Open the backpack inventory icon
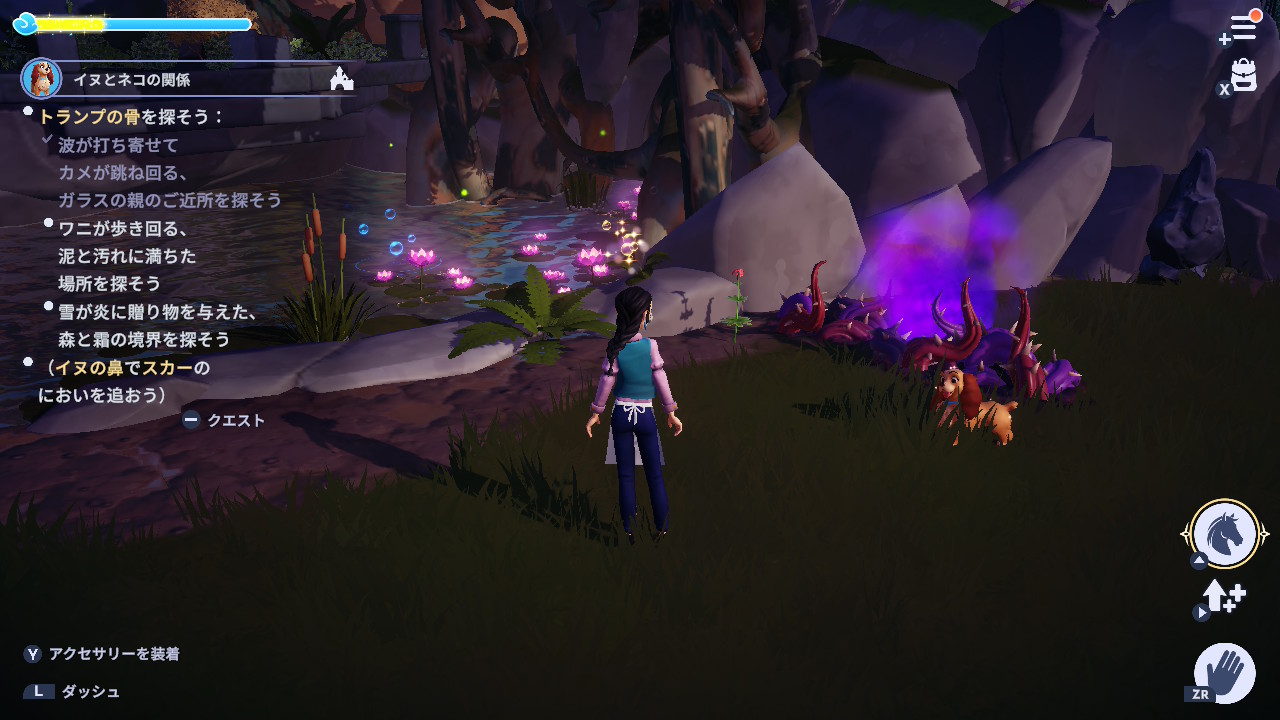This screenshot has width=1280, height=720. tap(1243, 75)
